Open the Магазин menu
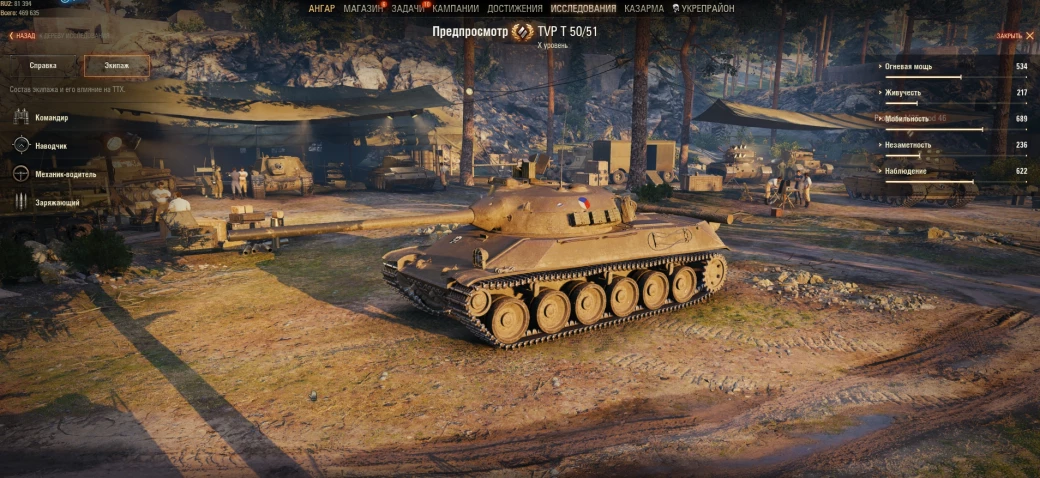The height and width of the screenshot is (478, 1040). (x=362, y=8)
